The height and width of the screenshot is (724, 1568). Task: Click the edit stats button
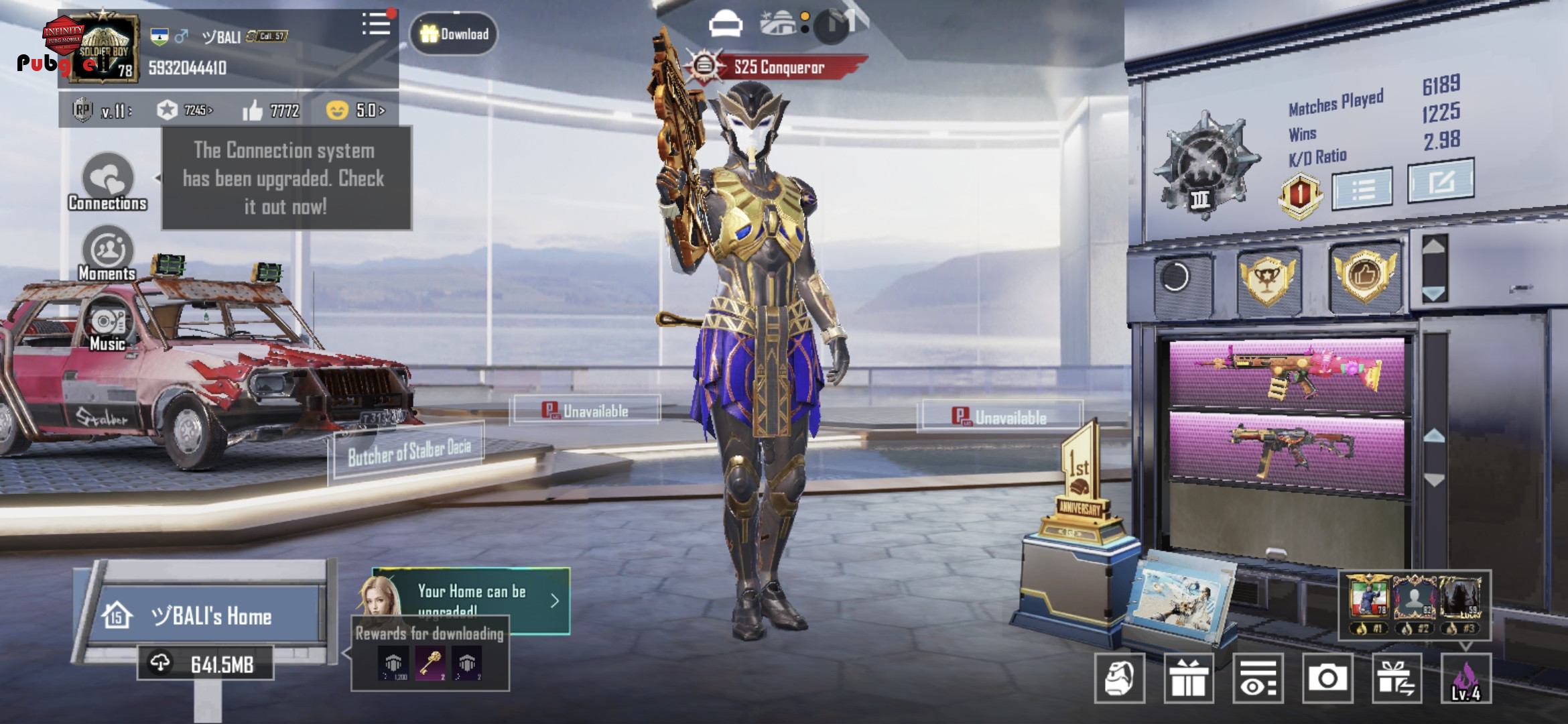1440,181
